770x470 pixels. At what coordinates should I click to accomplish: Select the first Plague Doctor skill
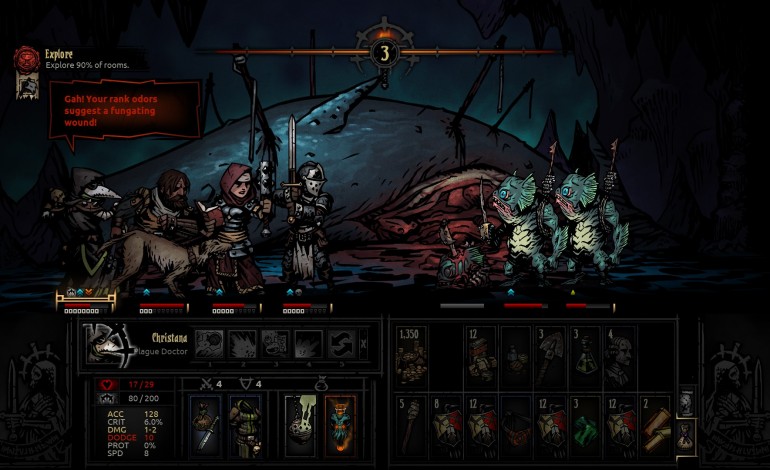[209, 344]
